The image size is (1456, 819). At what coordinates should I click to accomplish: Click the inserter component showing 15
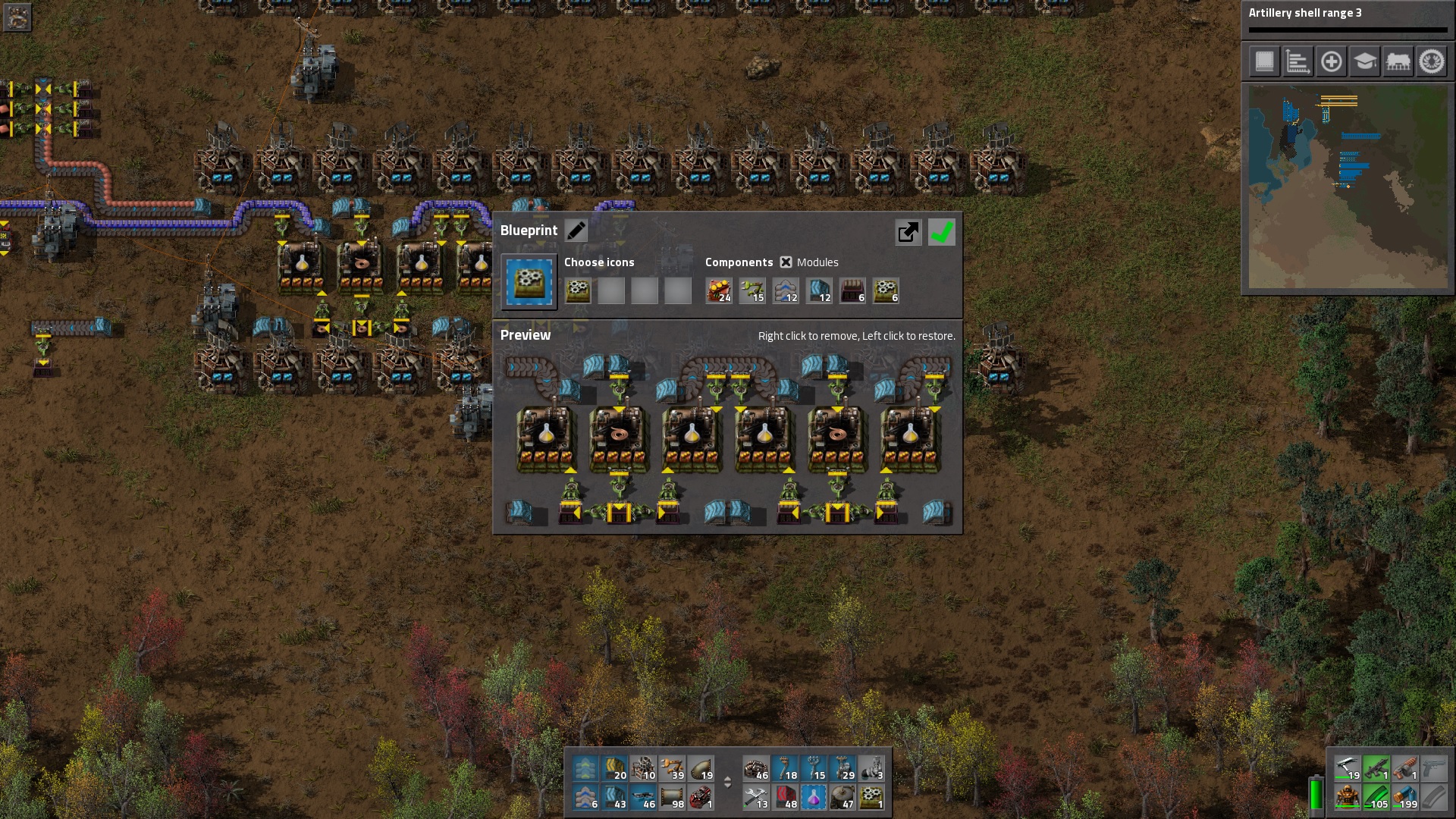pyautogui.click(x=752, y=290)
